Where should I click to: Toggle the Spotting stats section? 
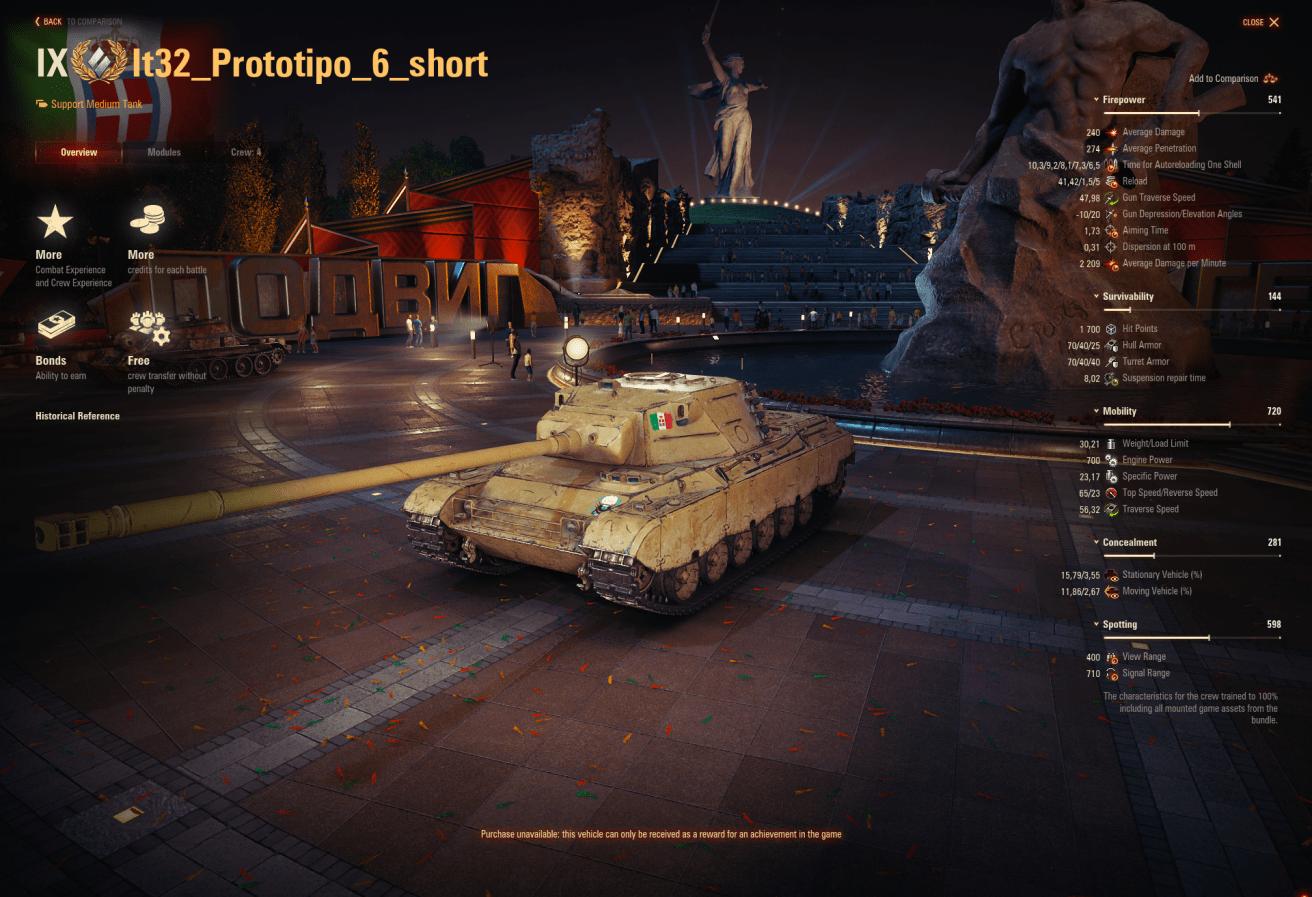click(x=1119, y=624)
